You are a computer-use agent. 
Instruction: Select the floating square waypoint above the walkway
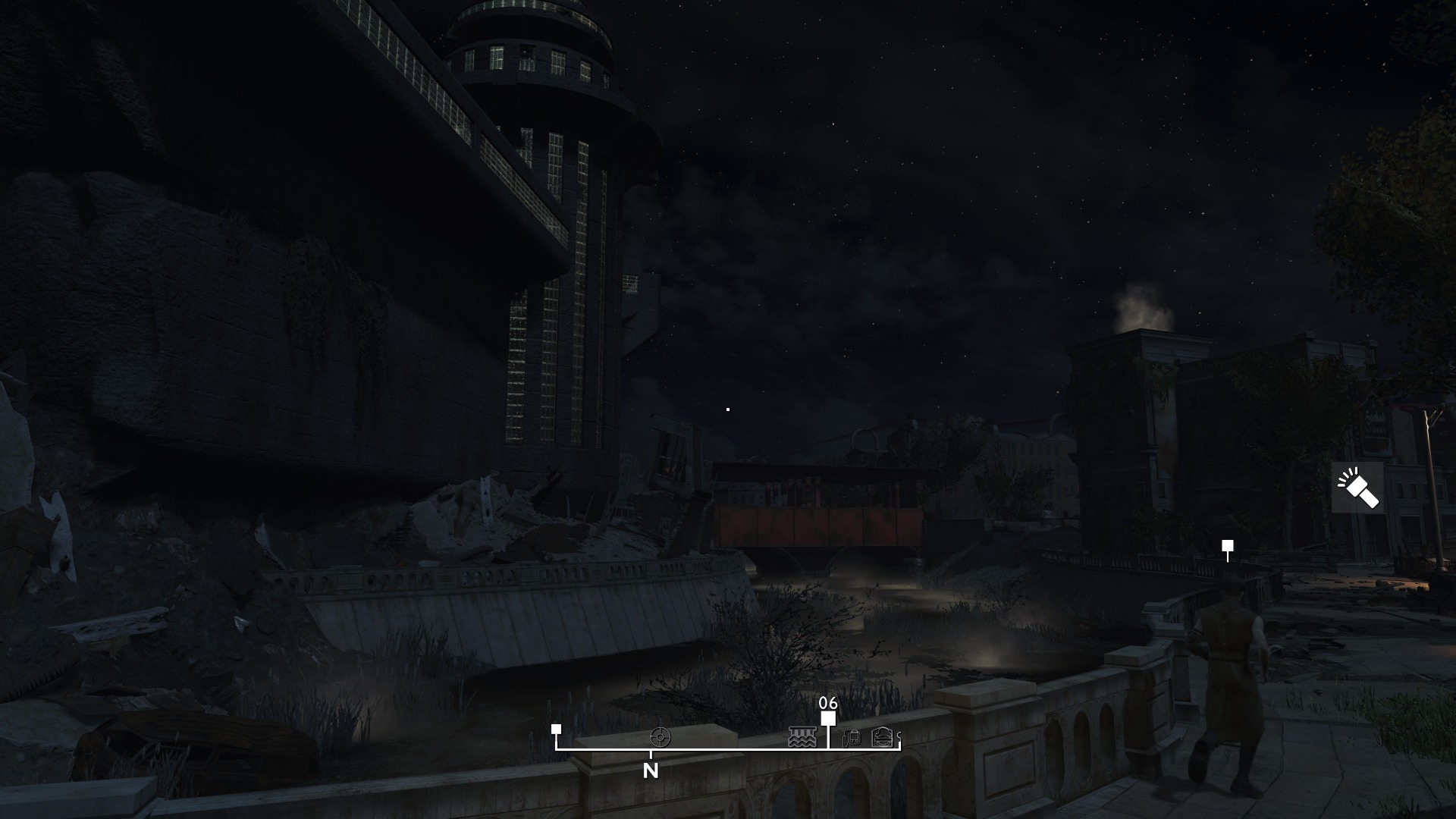pos(1227,546)
